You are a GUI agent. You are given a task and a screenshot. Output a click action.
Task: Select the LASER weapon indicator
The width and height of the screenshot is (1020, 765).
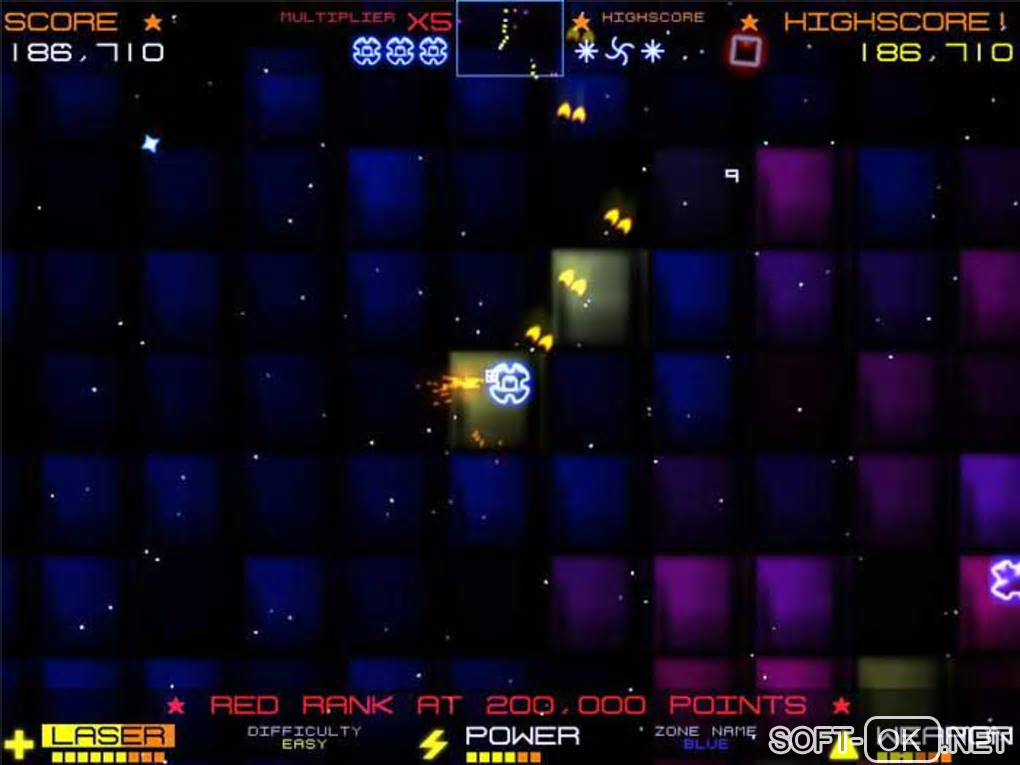[x=108, y=737]
